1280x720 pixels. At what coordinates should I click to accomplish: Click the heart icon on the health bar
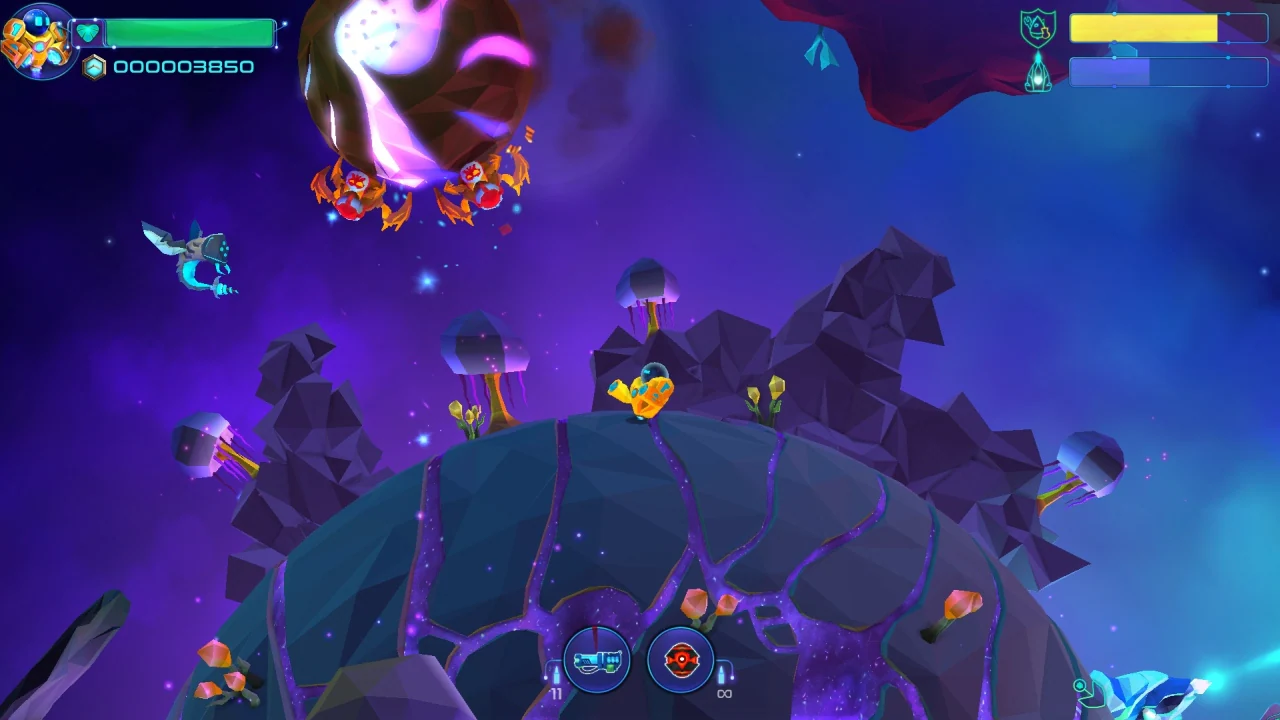[x=88, y=30]
